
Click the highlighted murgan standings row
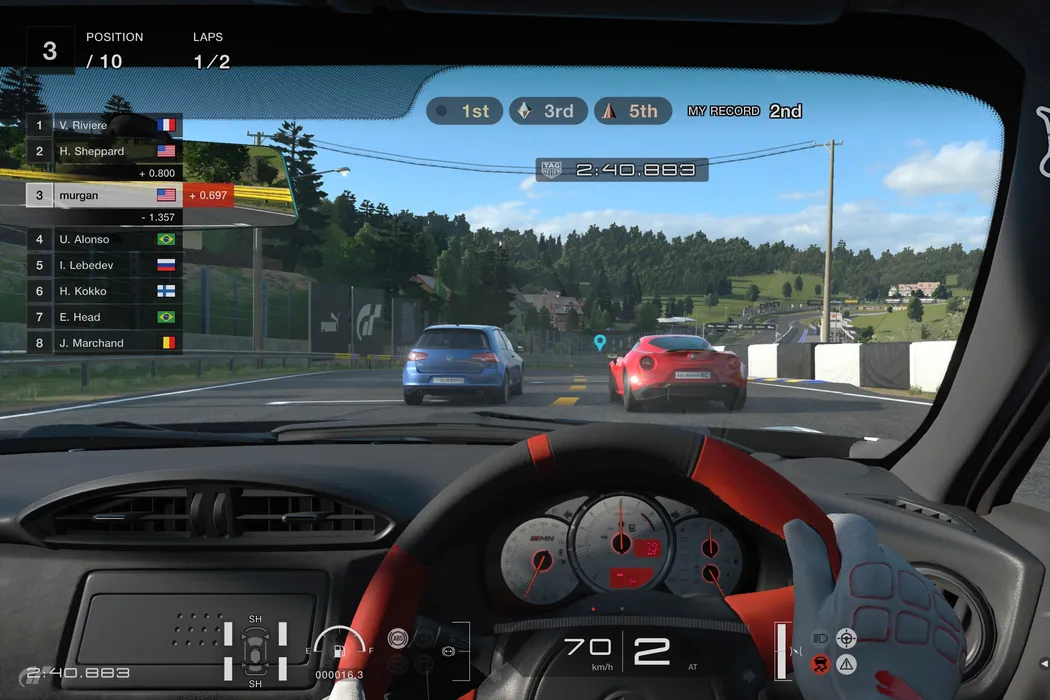click(x=104, y=195)
